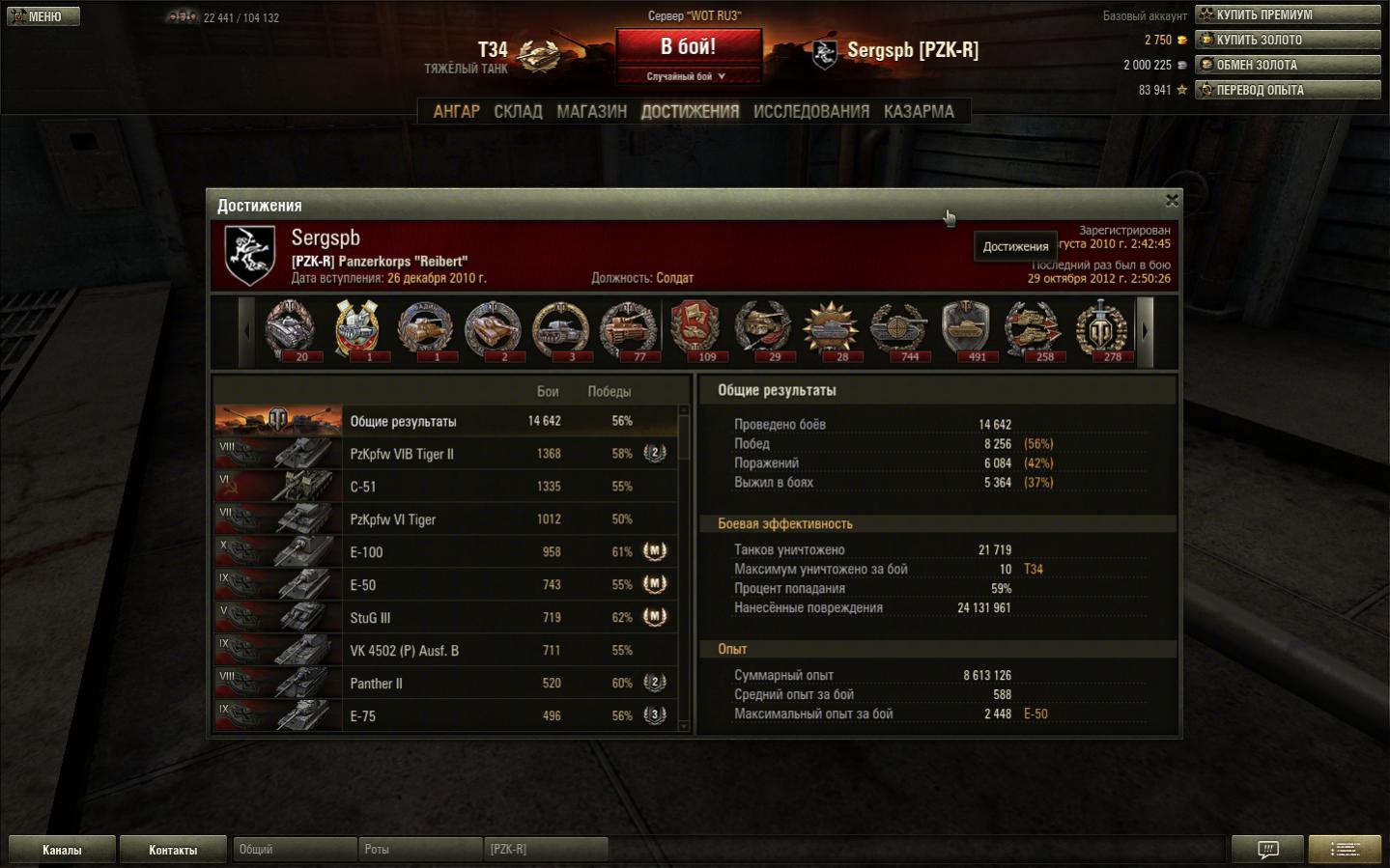Select the PzKpfw VIB Tiger II row

point(445,454)
